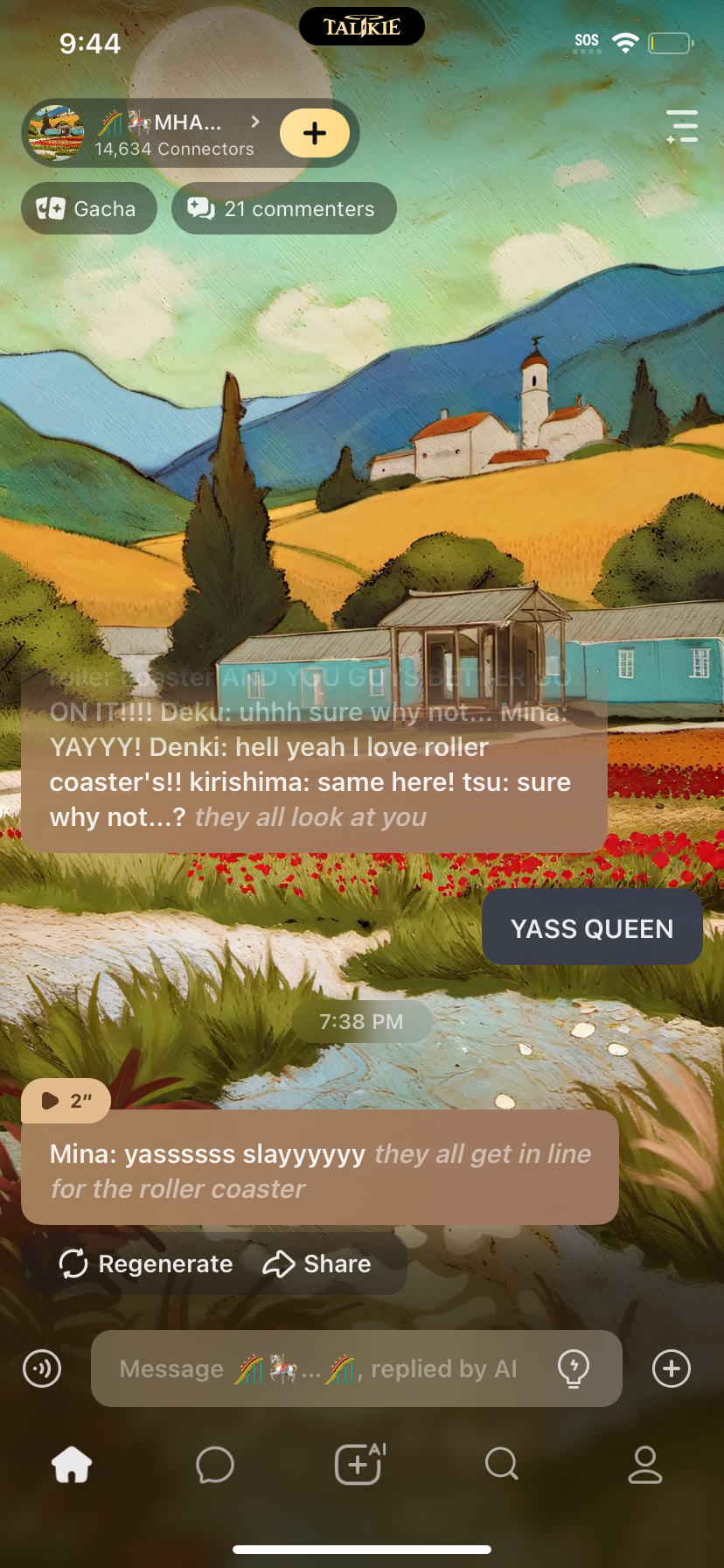
Task: Share the latest message
Action: 317,1263
